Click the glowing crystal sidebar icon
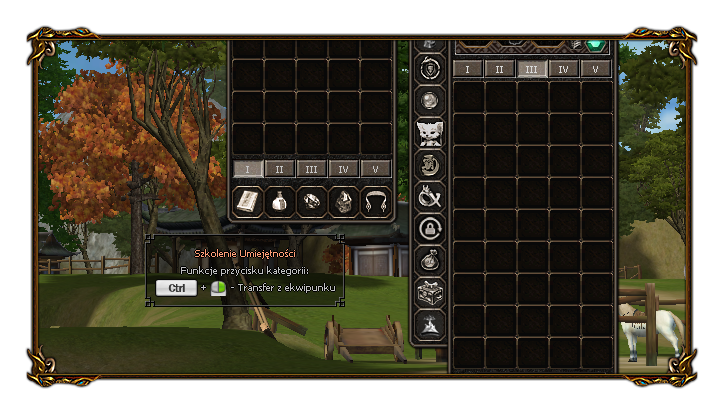714x401 pixels. 429,325
